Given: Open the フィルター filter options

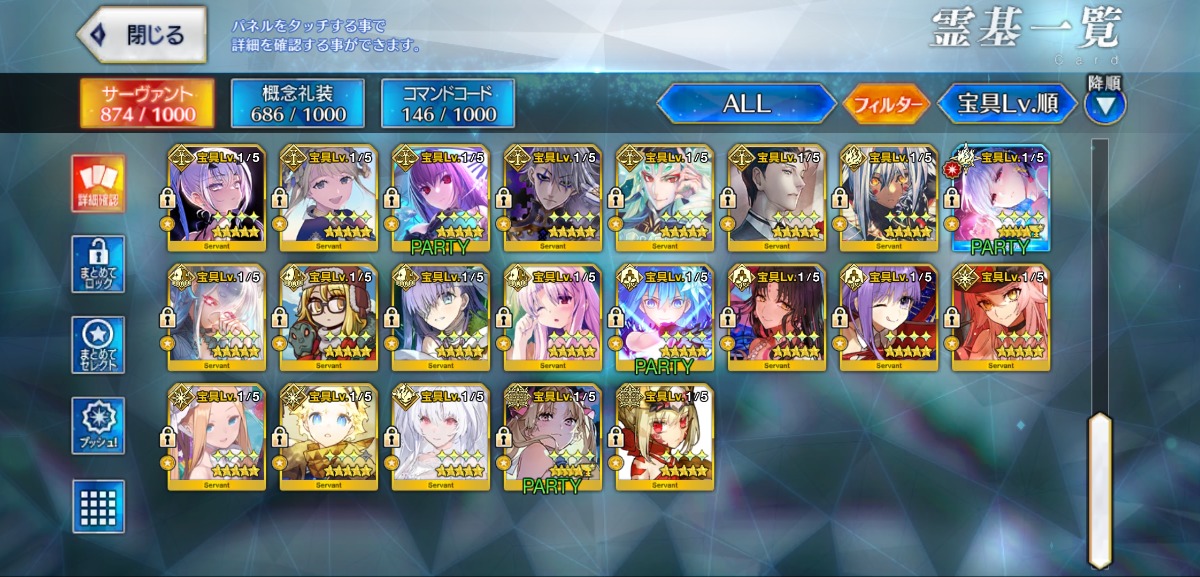Looking at the screenshot, I should pyautogui.click(x=885, y=104).
